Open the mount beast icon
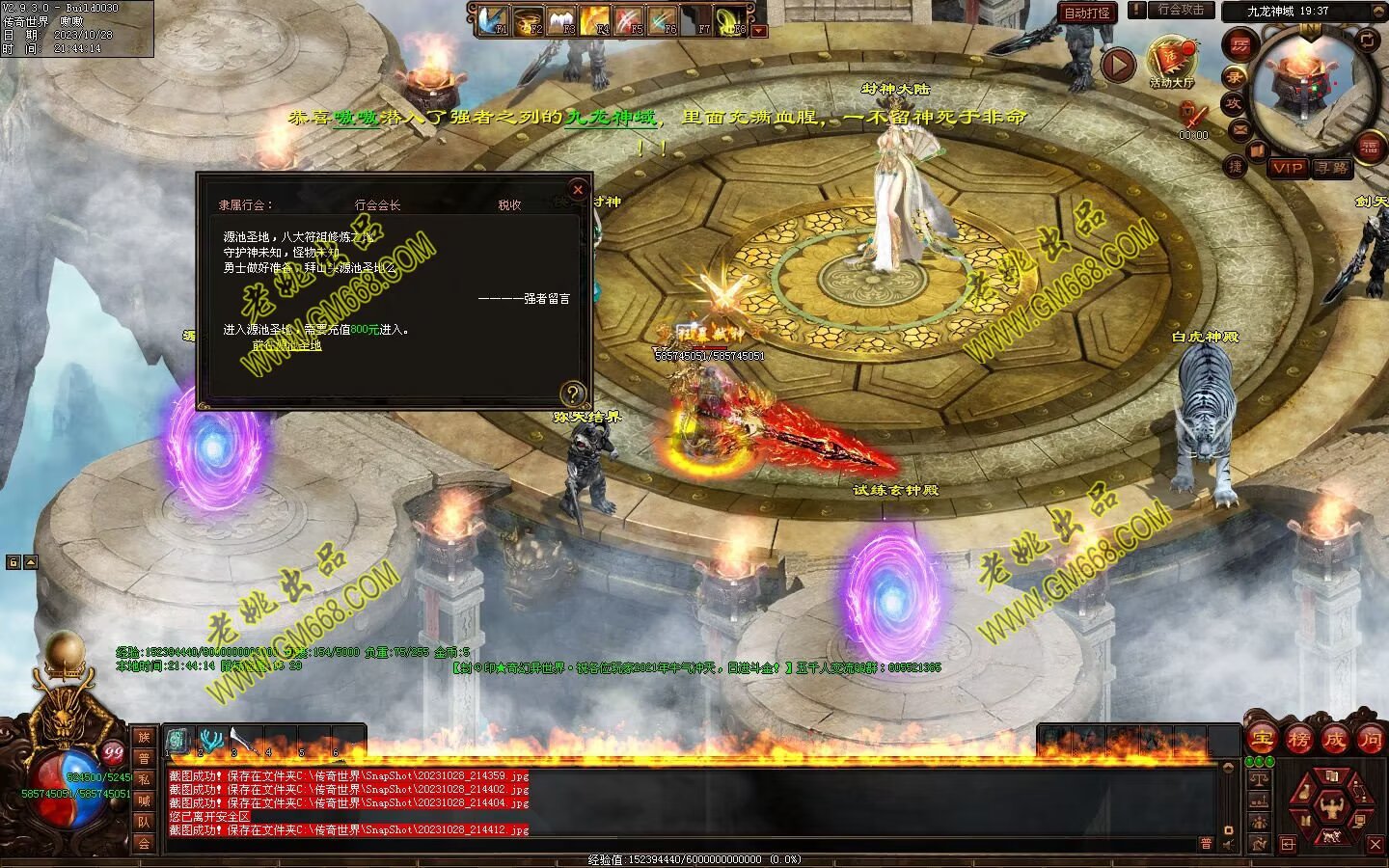Viewport: 1389px width, 868px height. [1332, 834]
